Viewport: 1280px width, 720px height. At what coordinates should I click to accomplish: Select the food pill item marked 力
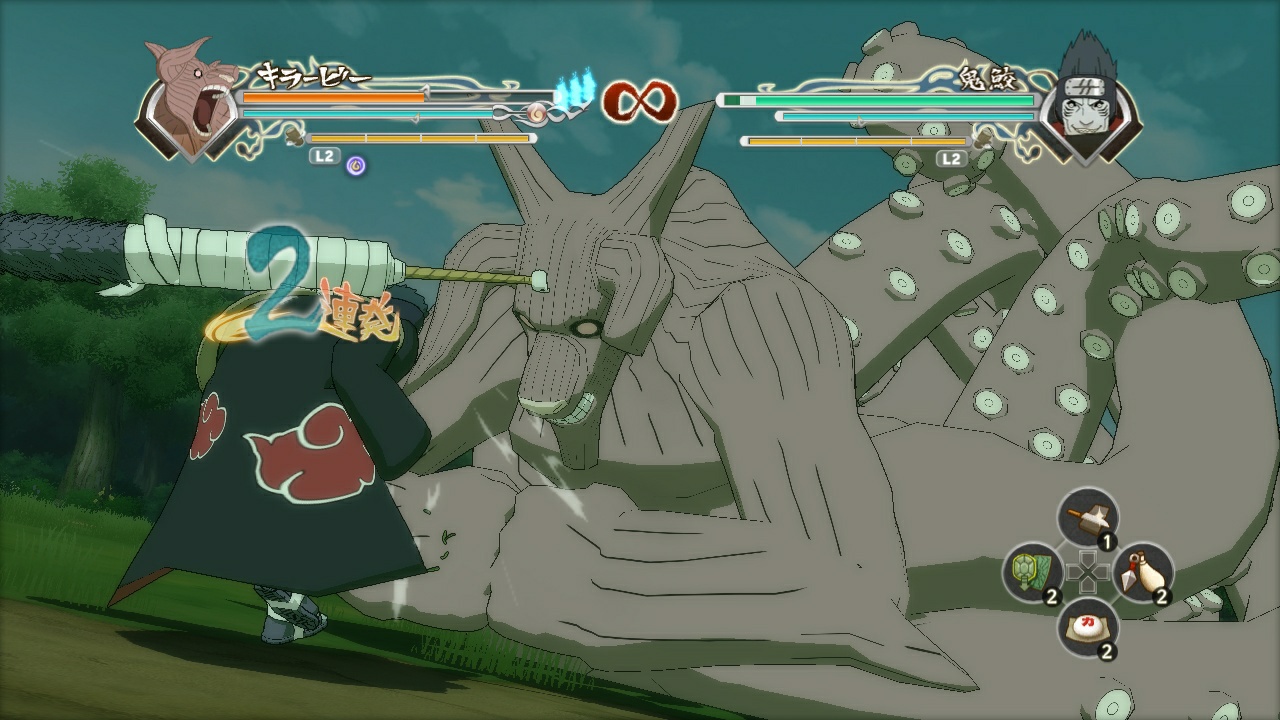click(x=1088, y=627)
